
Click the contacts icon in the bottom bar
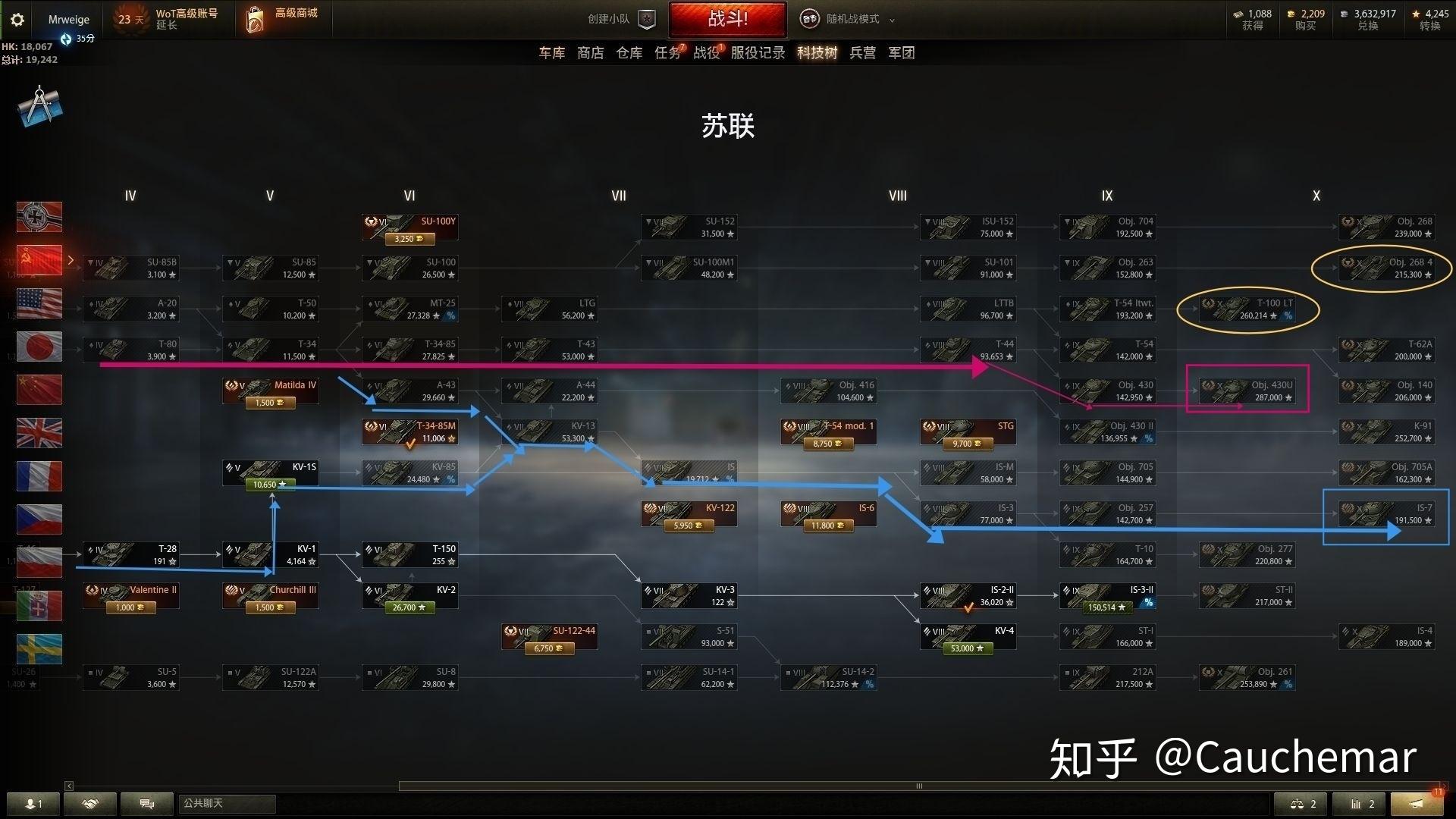click(32, 803)
